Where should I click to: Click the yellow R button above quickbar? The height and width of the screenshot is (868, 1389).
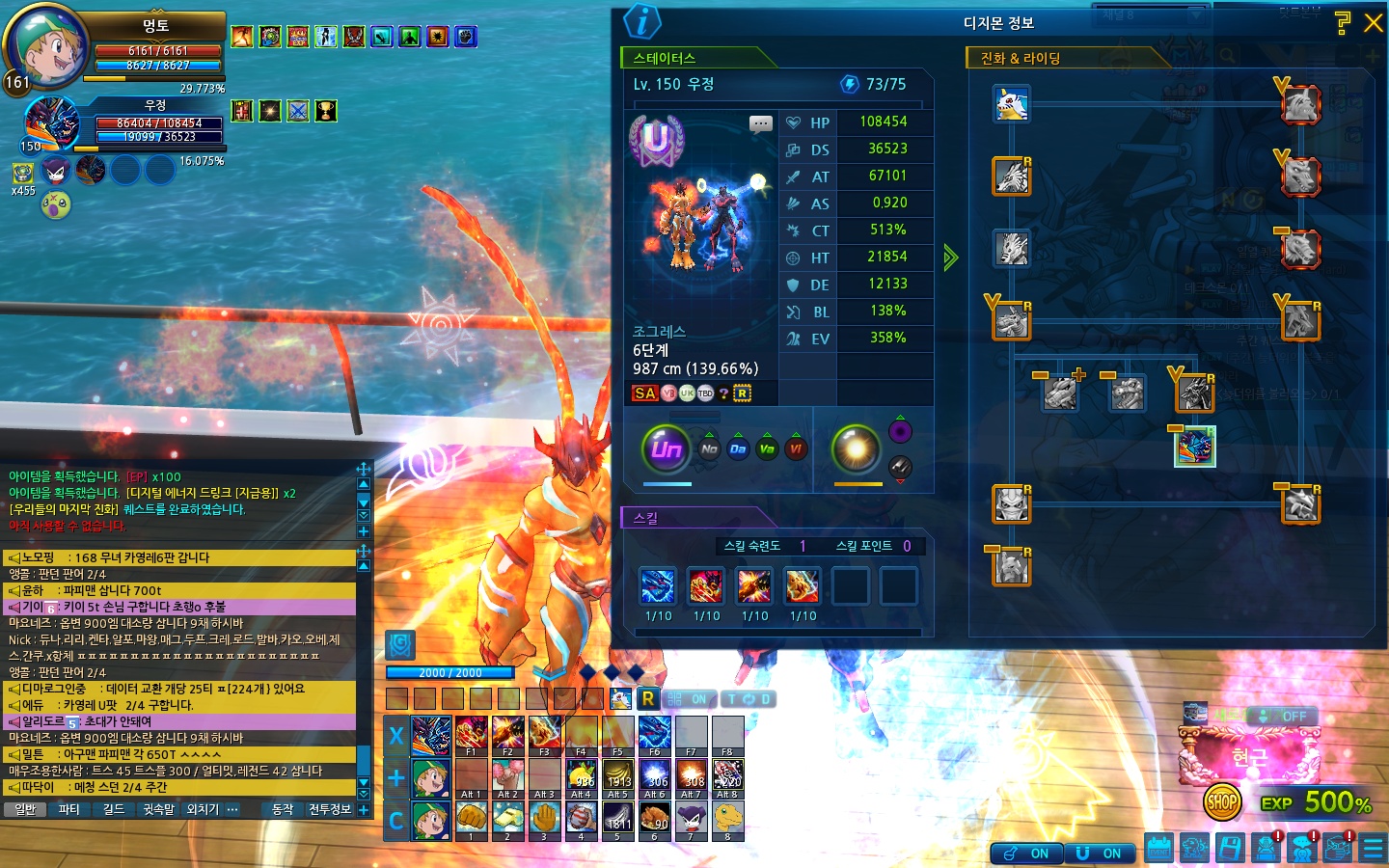click(x=647, y=699)
